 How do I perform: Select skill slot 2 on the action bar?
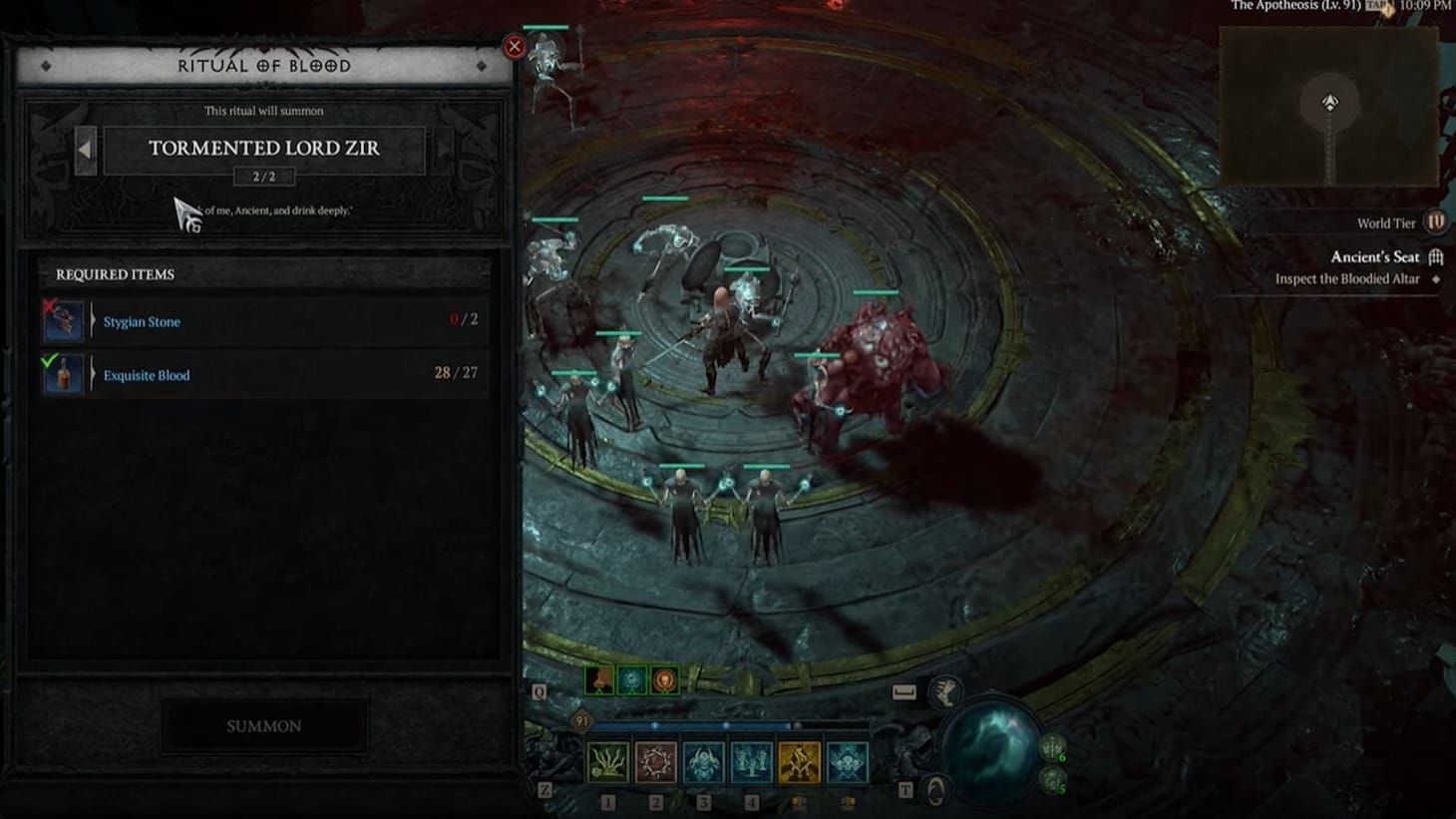(x=655, y=762)
